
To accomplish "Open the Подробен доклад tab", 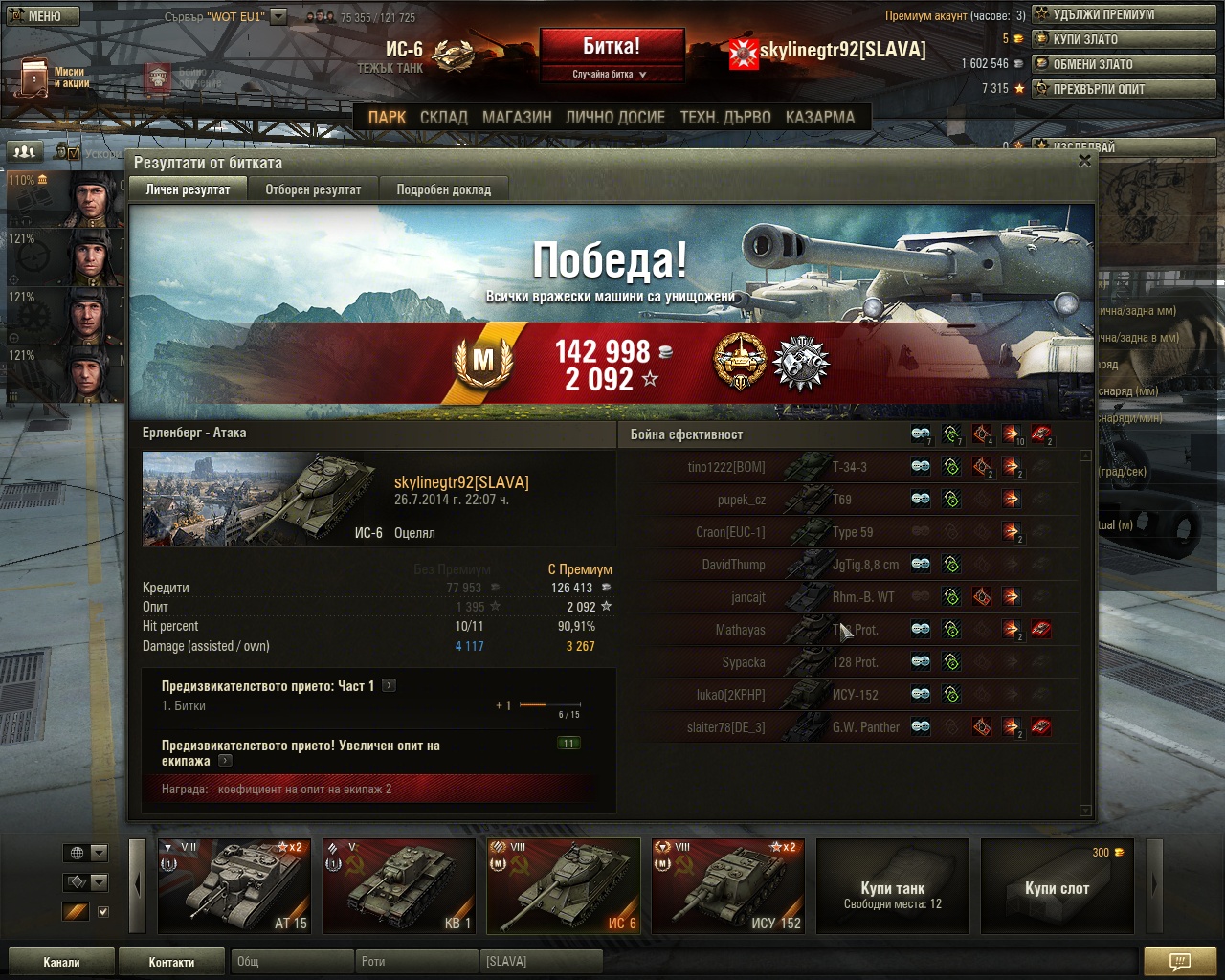I will point(443,189).
